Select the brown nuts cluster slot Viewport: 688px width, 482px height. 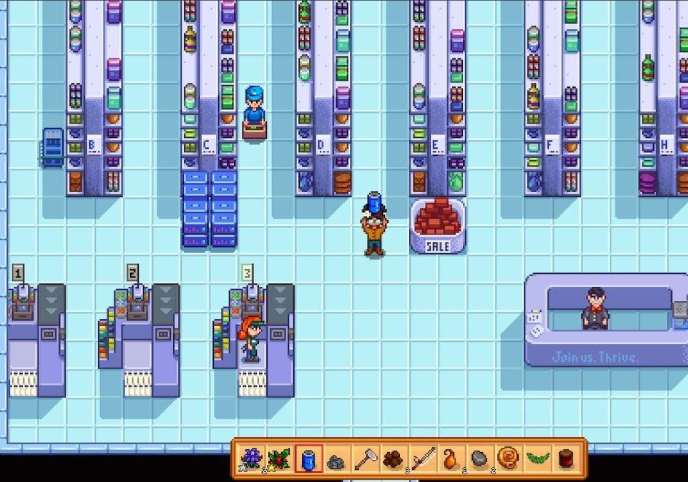click(396, 459)
